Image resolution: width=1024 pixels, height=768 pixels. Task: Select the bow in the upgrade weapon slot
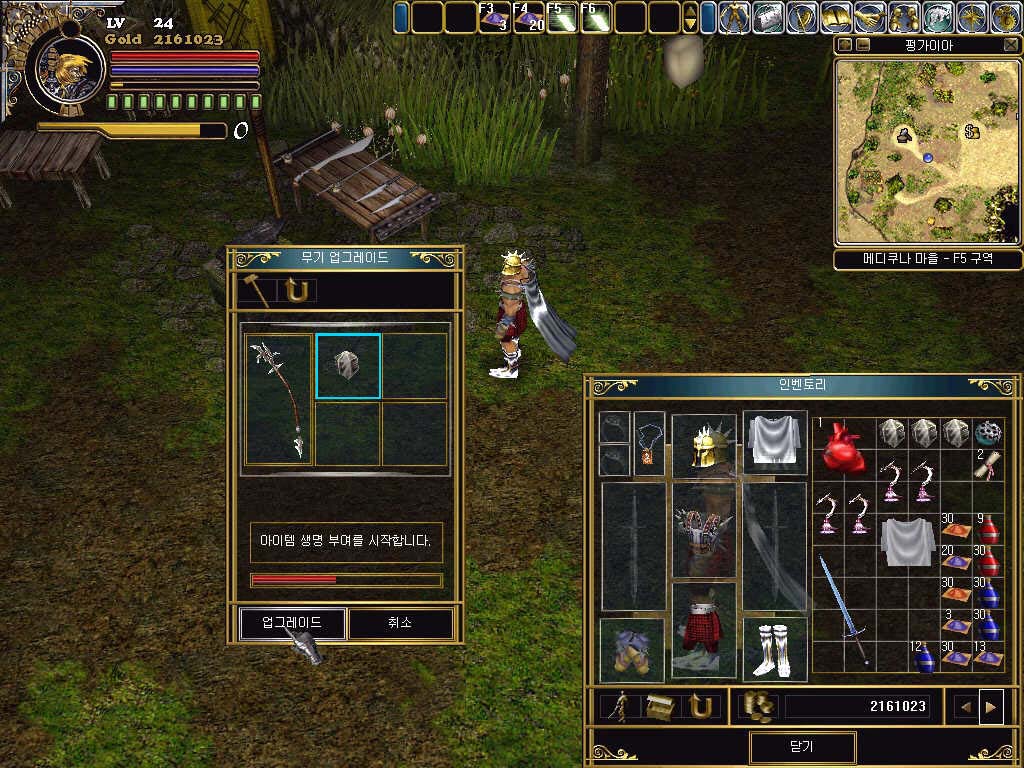click(280, 400)
